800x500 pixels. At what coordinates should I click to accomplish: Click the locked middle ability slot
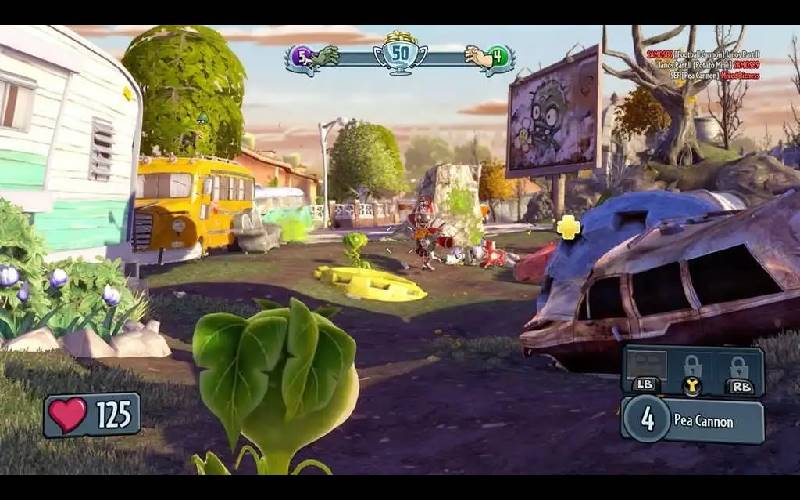[692, 366]
